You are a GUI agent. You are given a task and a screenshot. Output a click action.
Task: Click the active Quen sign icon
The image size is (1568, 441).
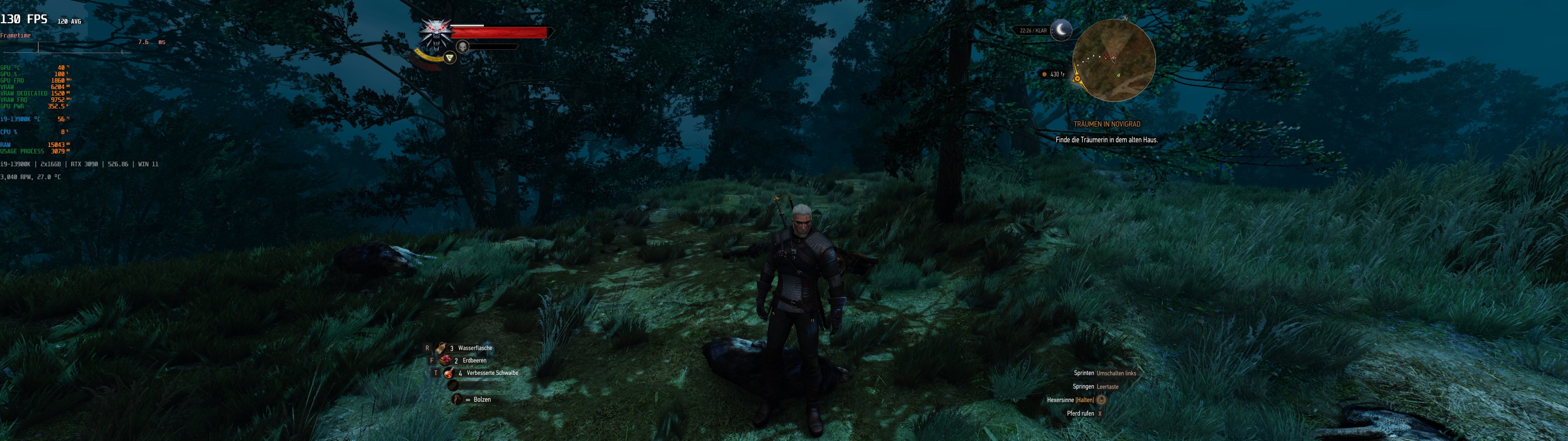(450, 58)
